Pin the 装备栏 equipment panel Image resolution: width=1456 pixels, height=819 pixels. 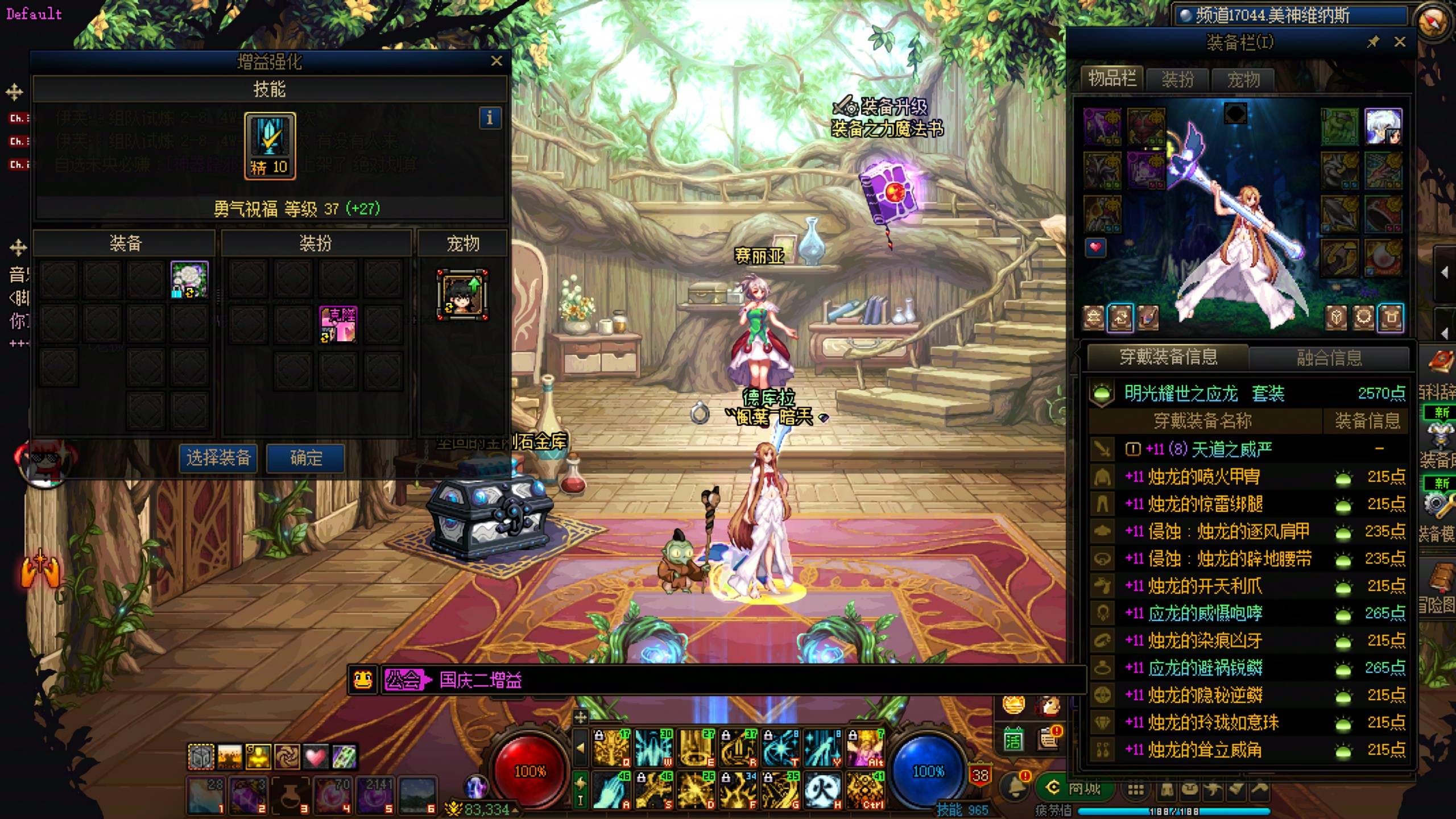[1373, 42]
